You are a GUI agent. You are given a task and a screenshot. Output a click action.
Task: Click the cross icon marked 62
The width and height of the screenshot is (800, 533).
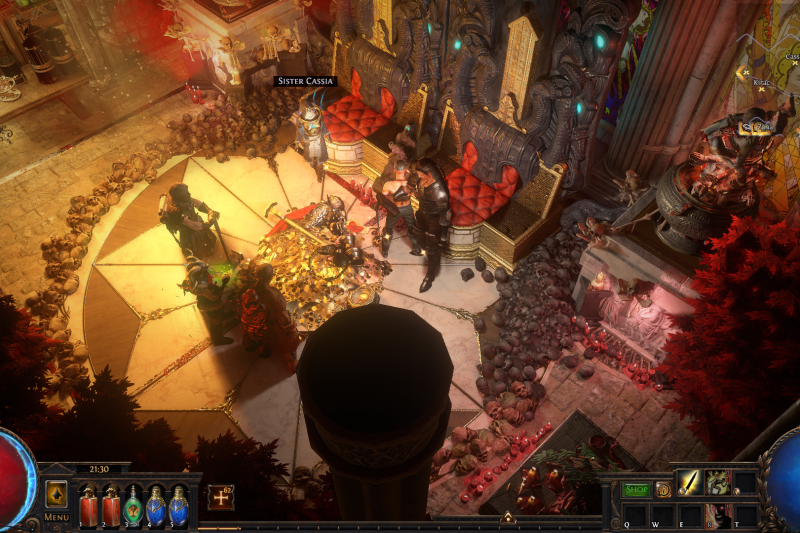[220, 496]
